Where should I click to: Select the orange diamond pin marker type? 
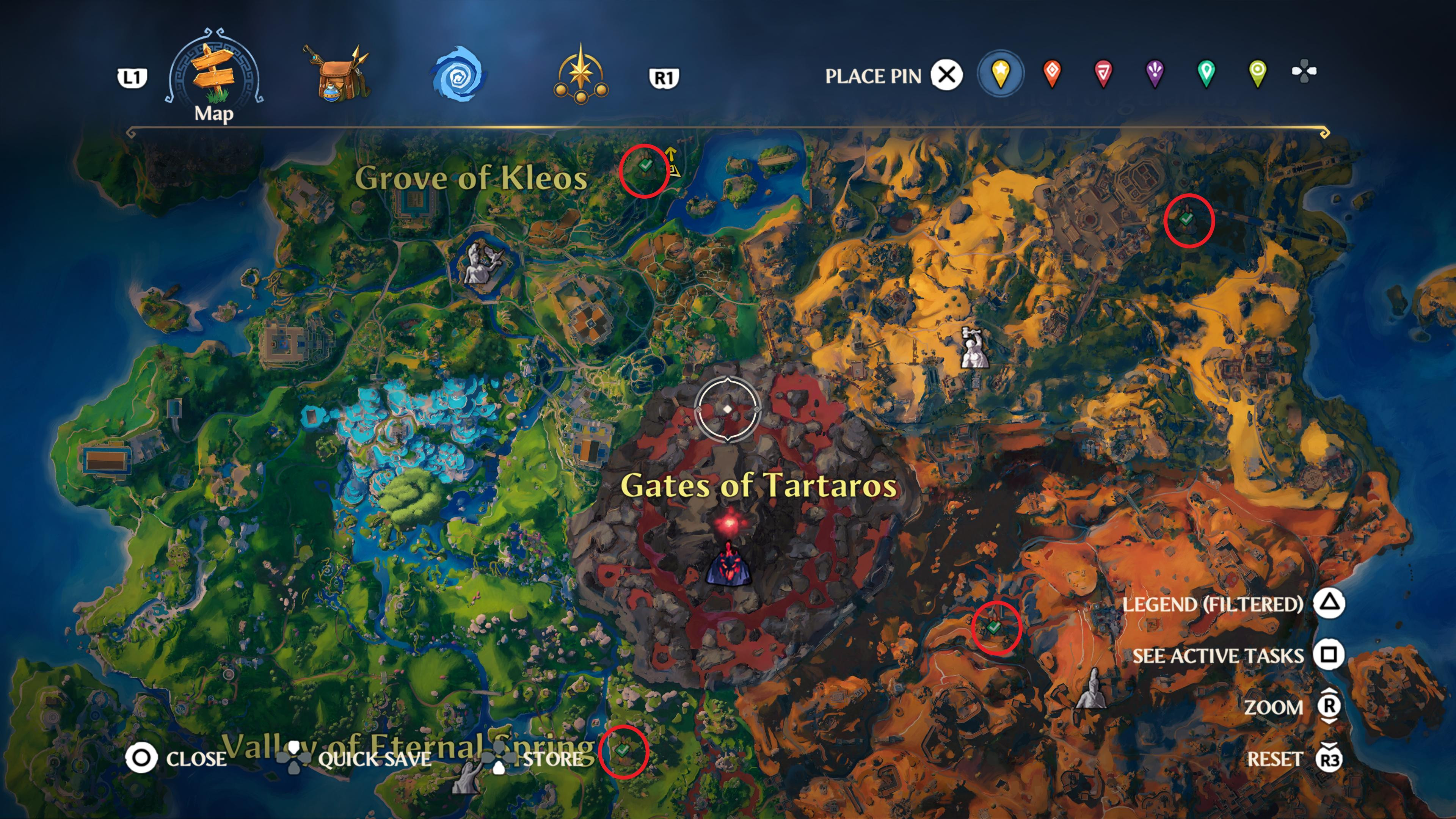click(x=1053, y=74)
